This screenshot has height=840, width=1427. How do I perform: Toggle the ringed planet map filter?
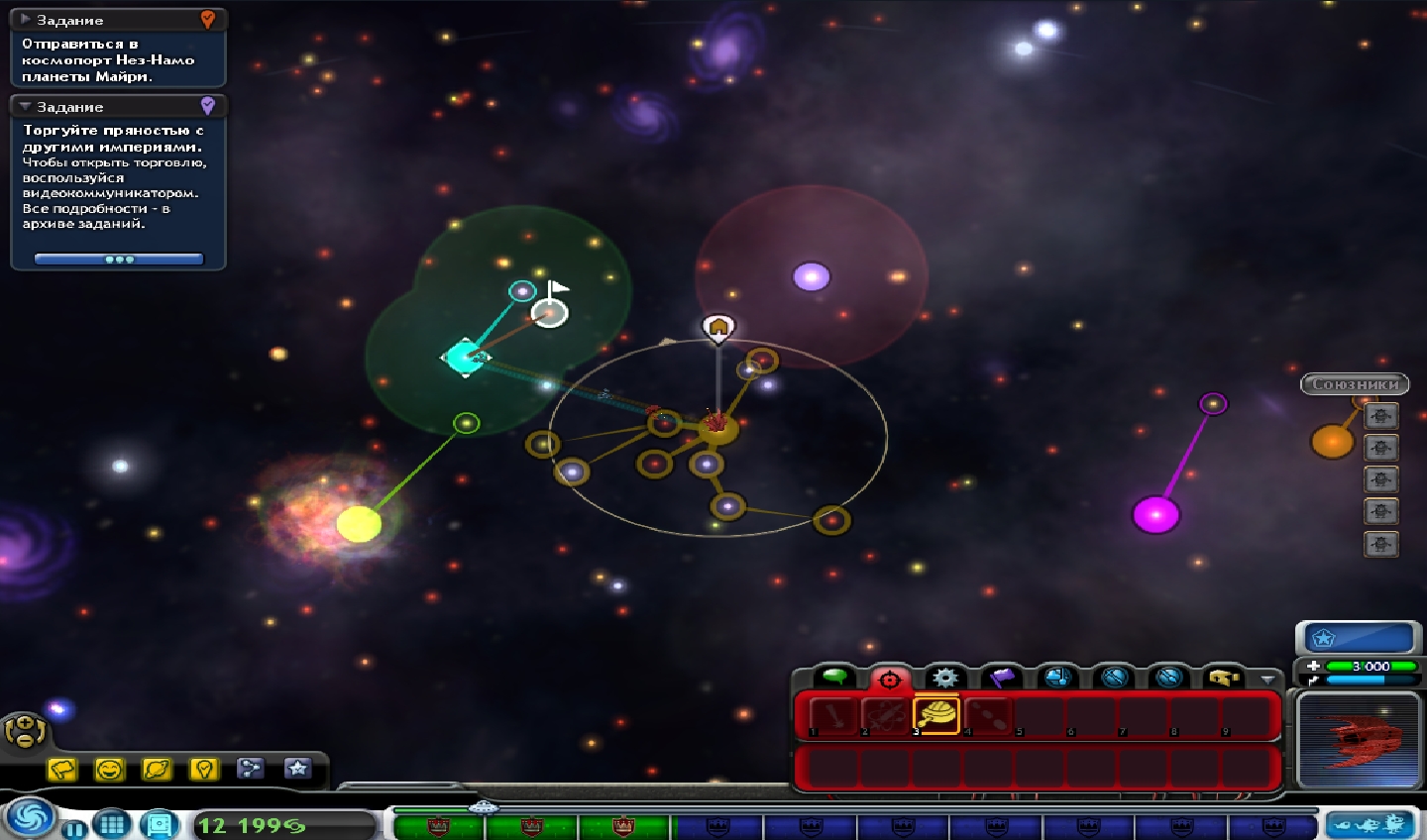point(157,769)
